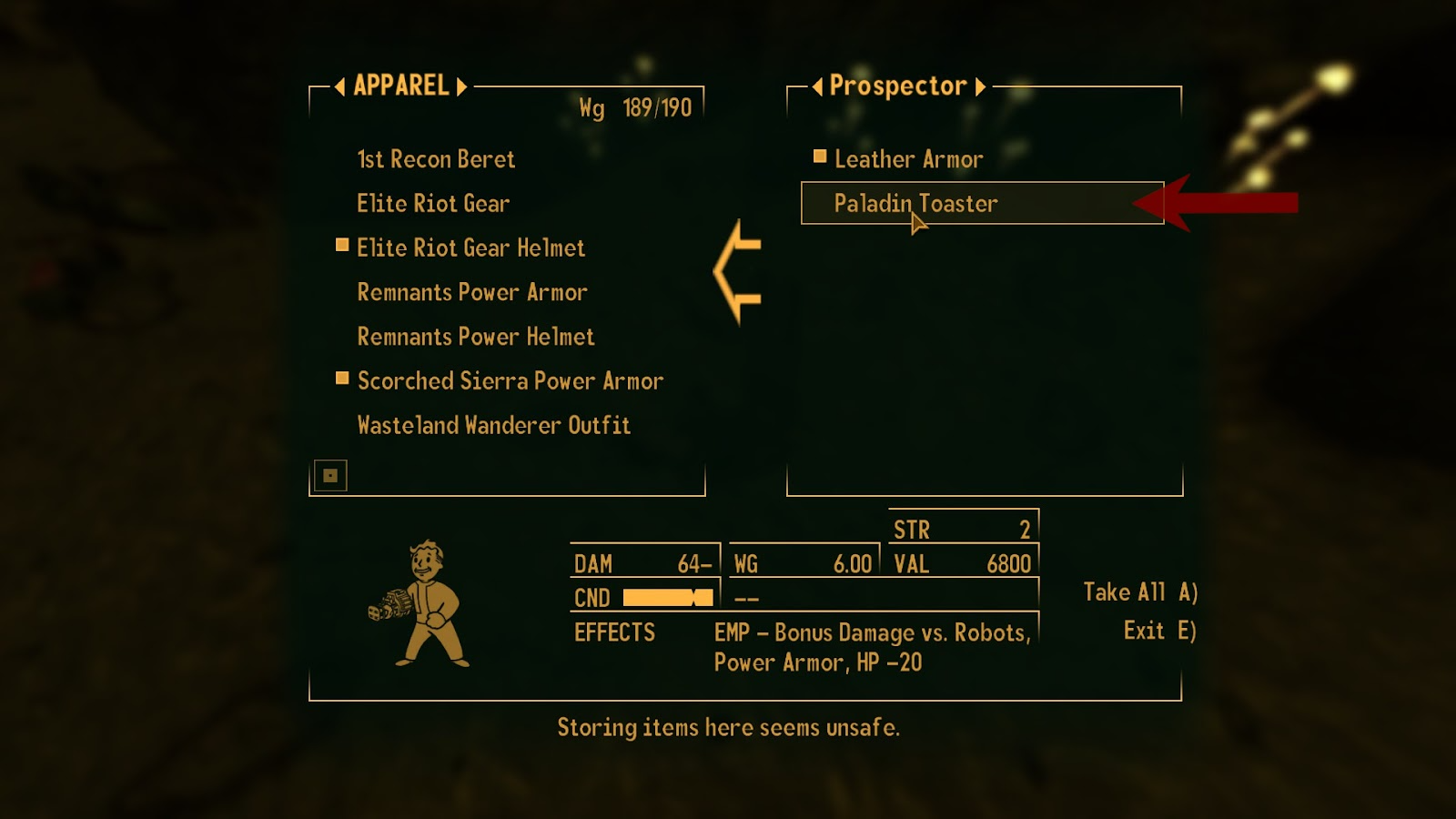Click the Wg 189/190 weight indicator

click(635, 106)
